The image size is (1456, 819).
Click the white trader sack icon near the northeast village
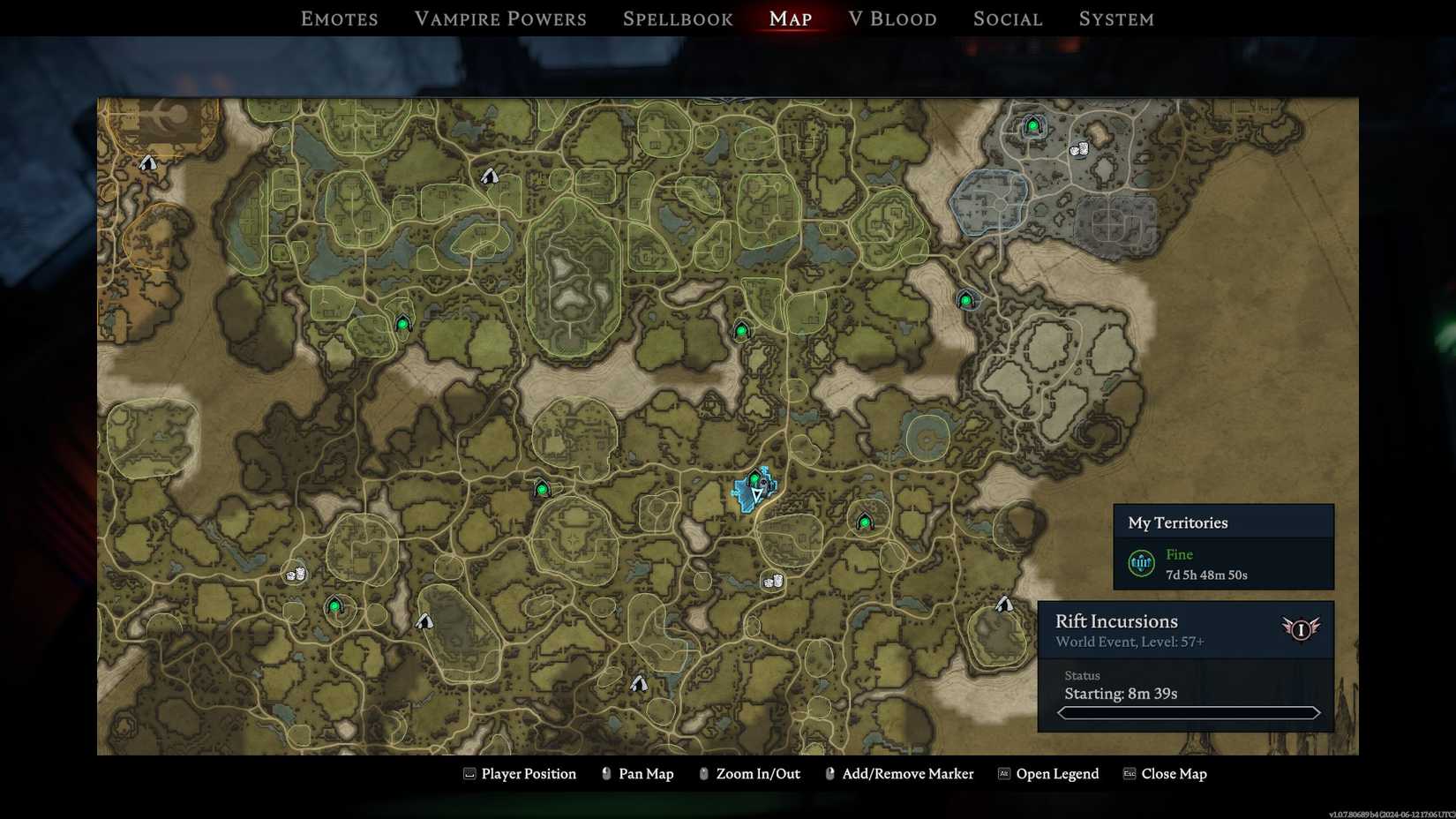(x=1080, y=150)
